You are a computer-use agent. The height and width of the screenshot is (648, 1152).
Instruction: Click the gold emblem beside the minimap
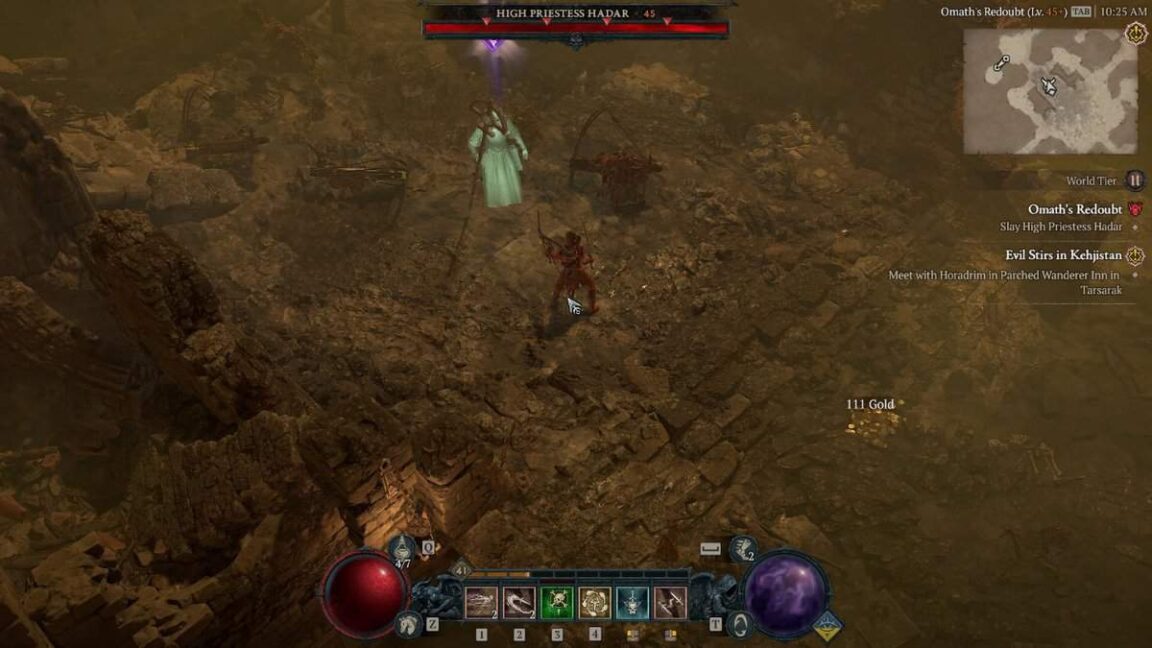tap(1136, 34)
